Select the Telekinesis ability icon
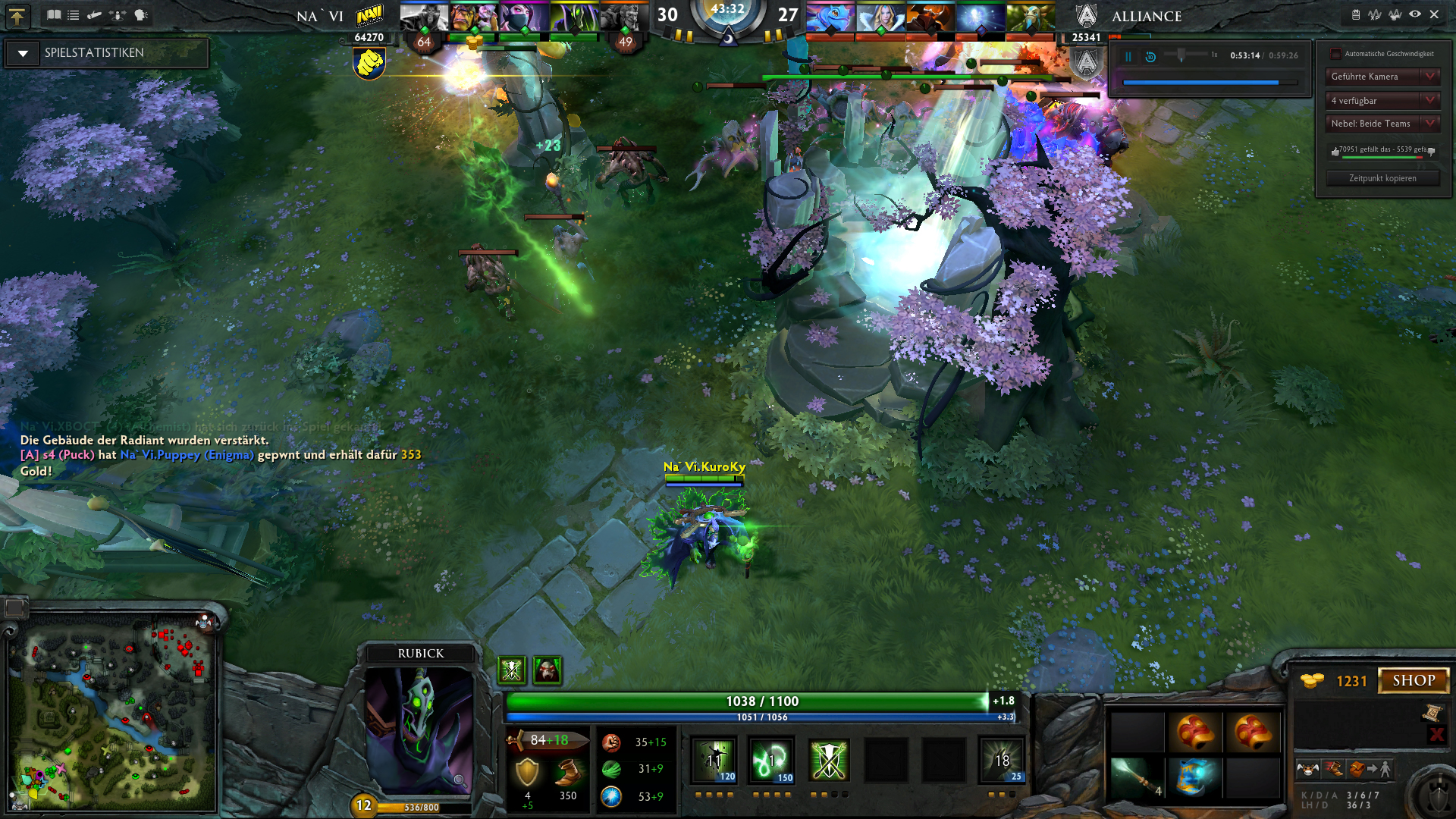 click(x=714, y=760)
